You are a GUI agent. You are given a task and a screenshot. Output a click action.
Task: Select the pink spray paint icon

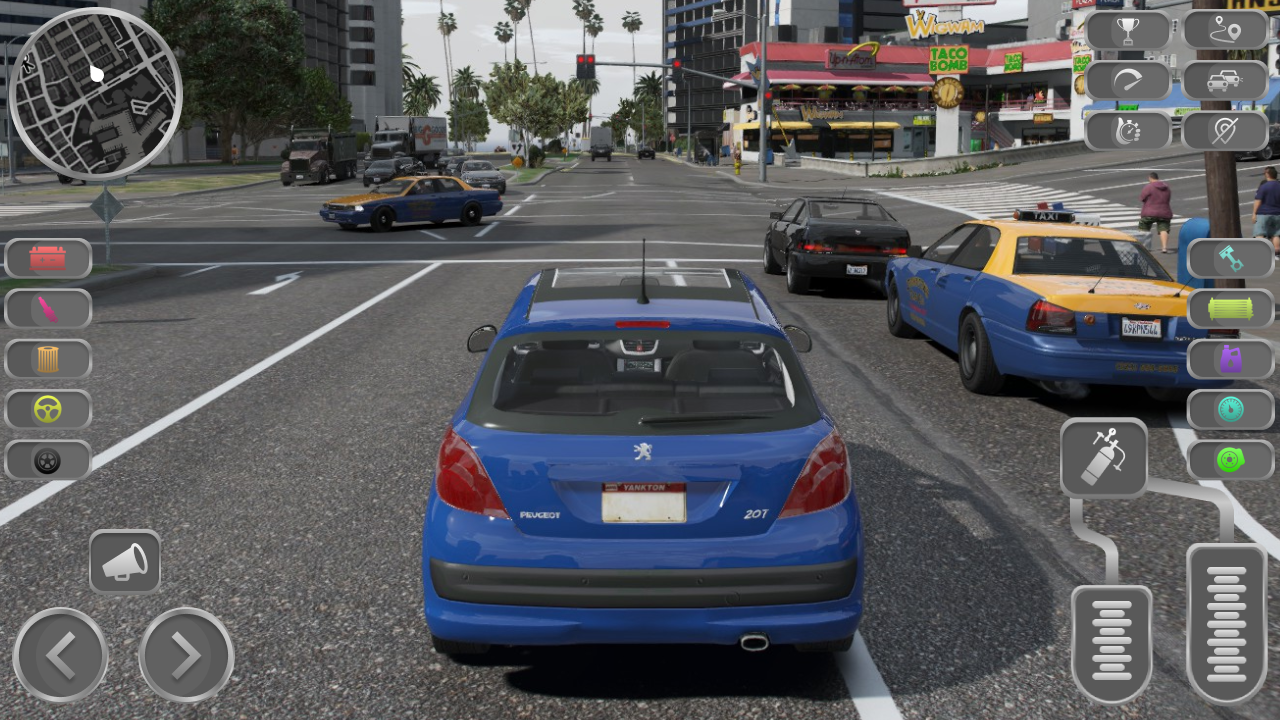(47, 308)
